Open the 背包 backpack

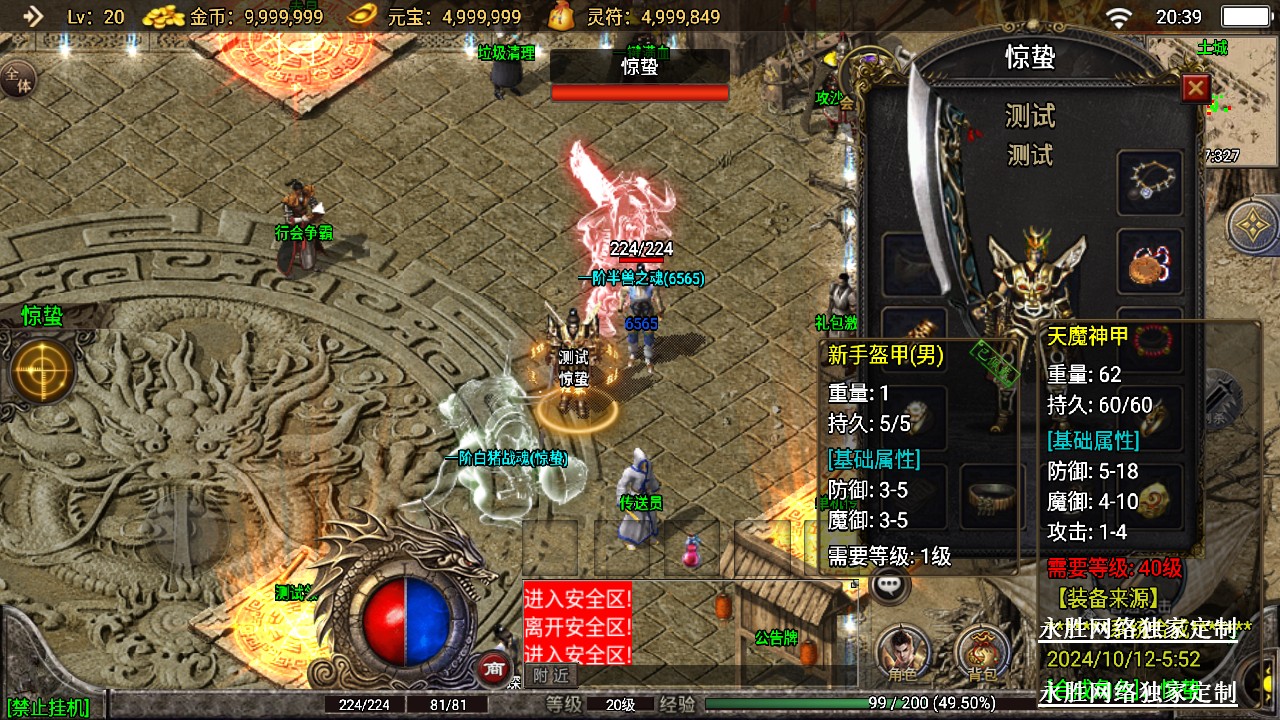click(982, 652)
